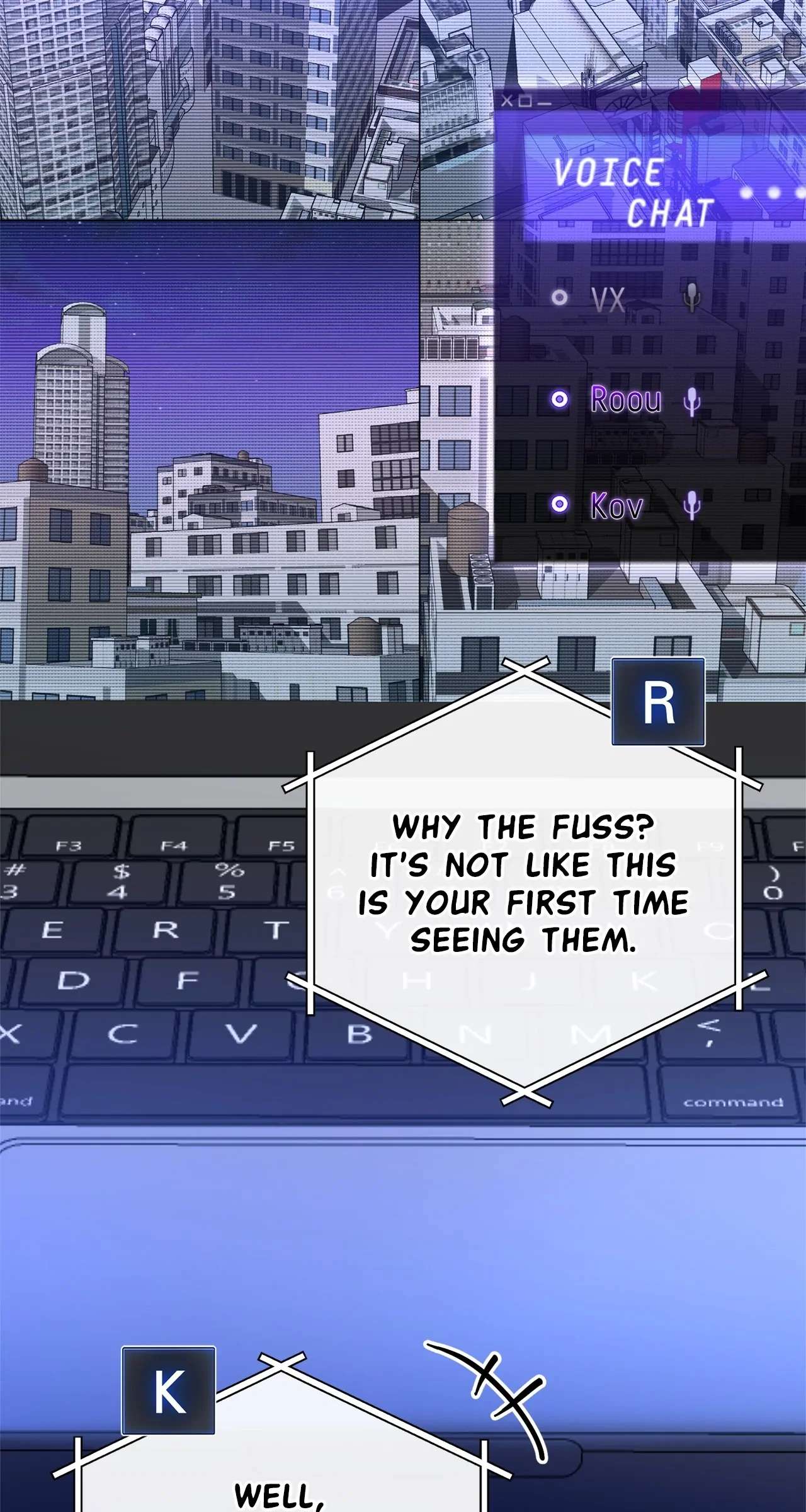Select VX in the voice chat list

pyautogui.click(x=608, y=299)
